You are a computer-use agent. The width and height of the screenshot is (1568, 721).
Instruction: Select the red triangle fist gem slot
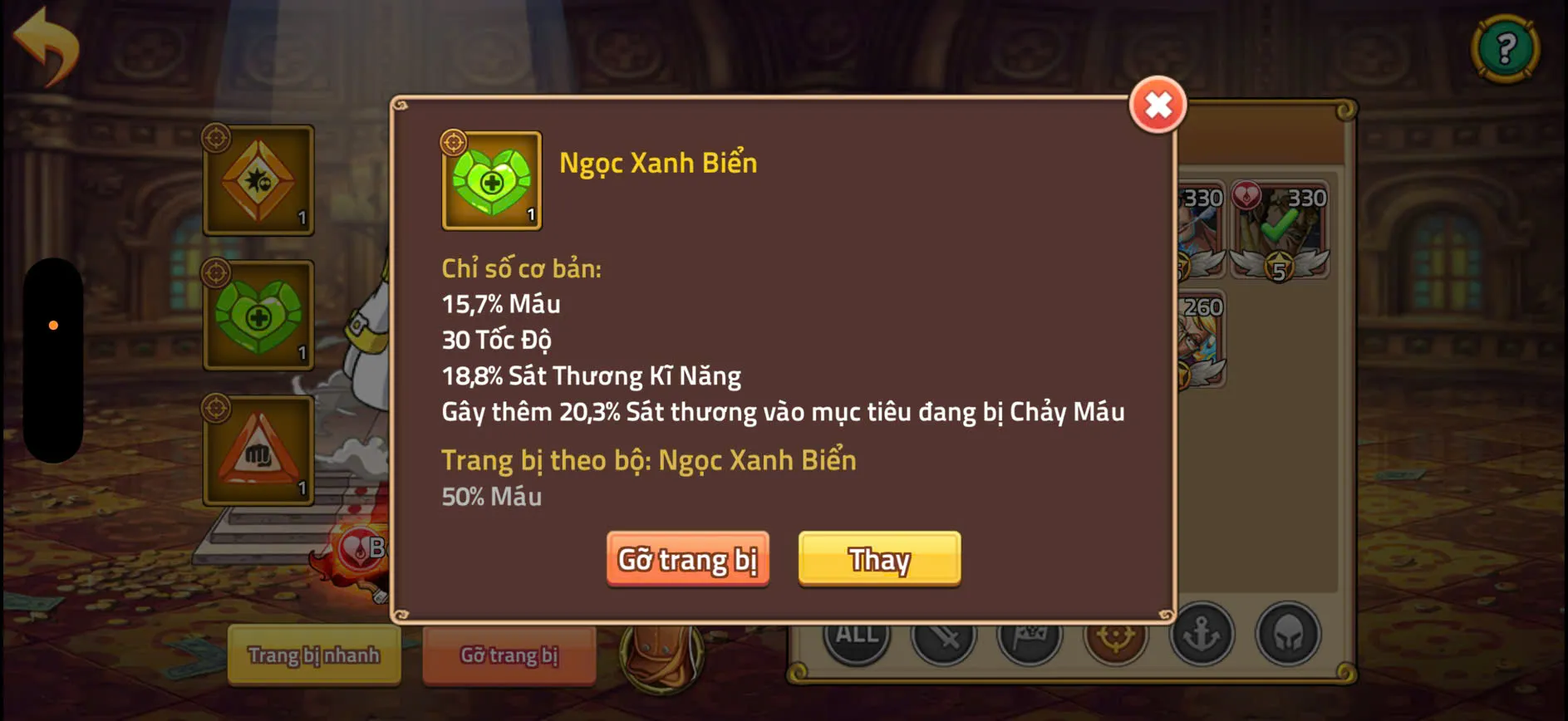(x=258, y=451)
